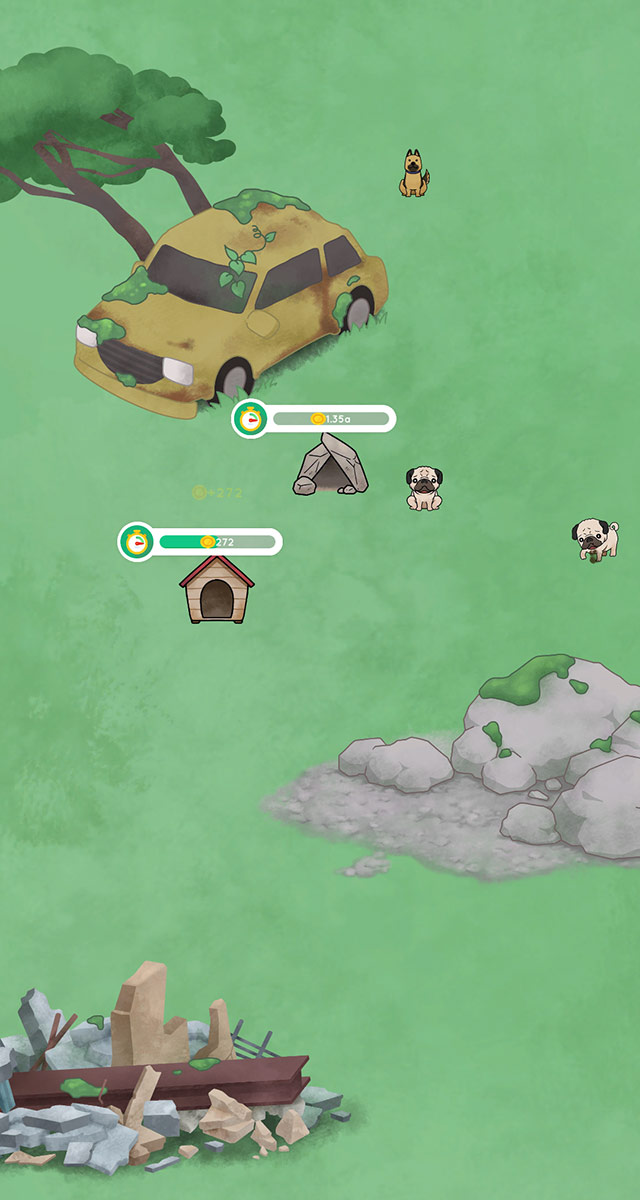Select the red-roofed doghouse building
The width and height of the screenshot is (640, 1200).
click(216, 590)
